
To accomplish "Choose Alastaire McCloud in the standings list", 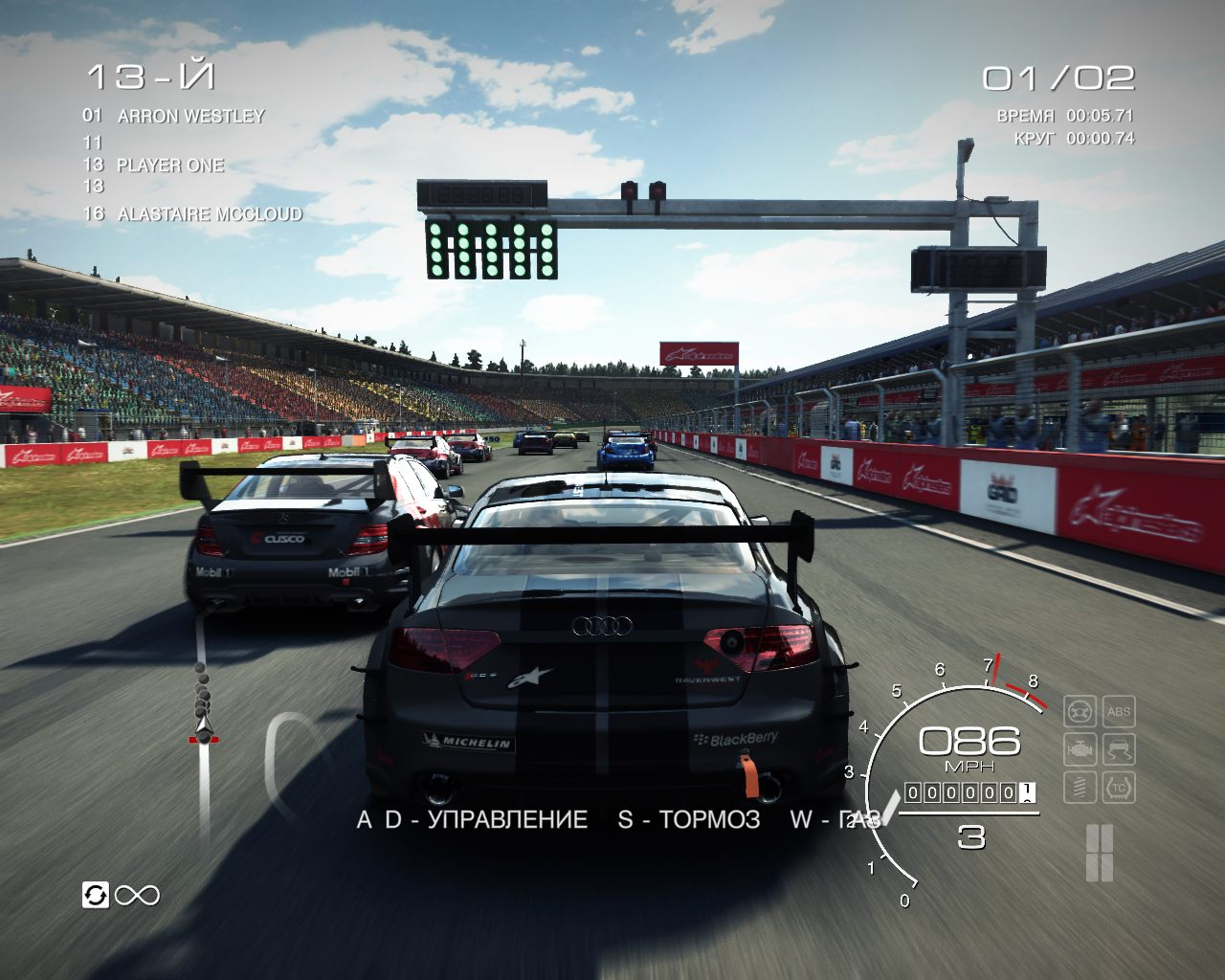I will click(209, 214).
